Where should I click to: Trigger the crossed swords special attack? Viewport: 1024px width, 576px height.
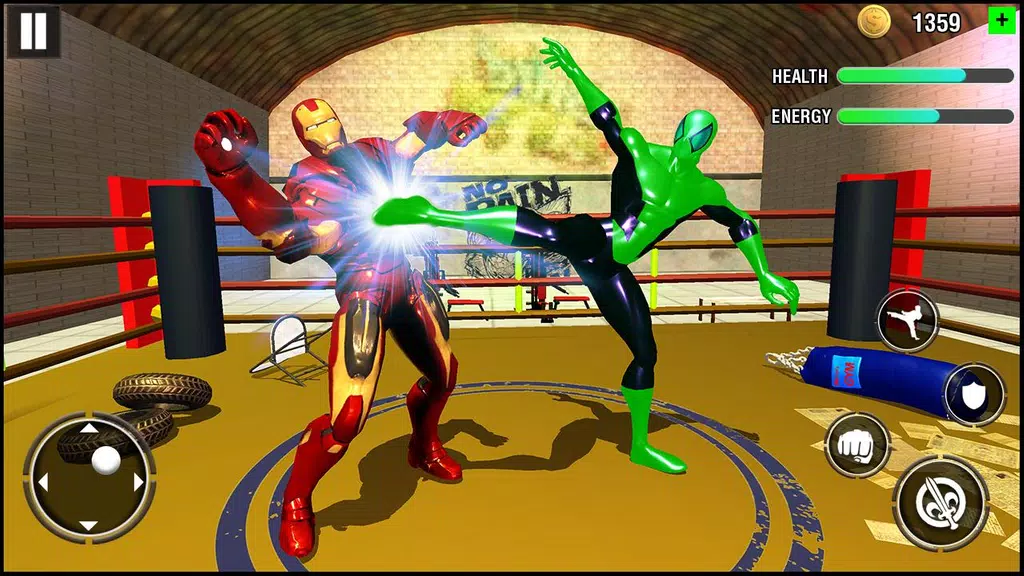point(941,504)
